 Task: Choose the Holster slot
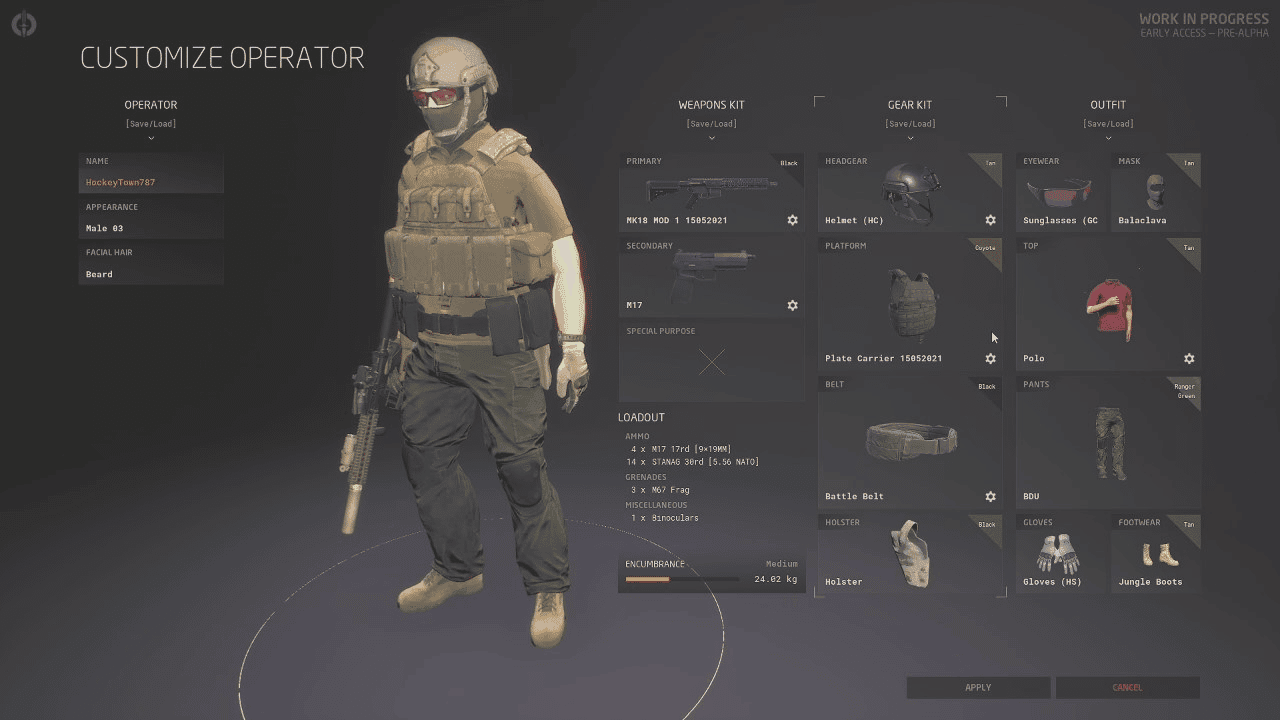(909, 553)
